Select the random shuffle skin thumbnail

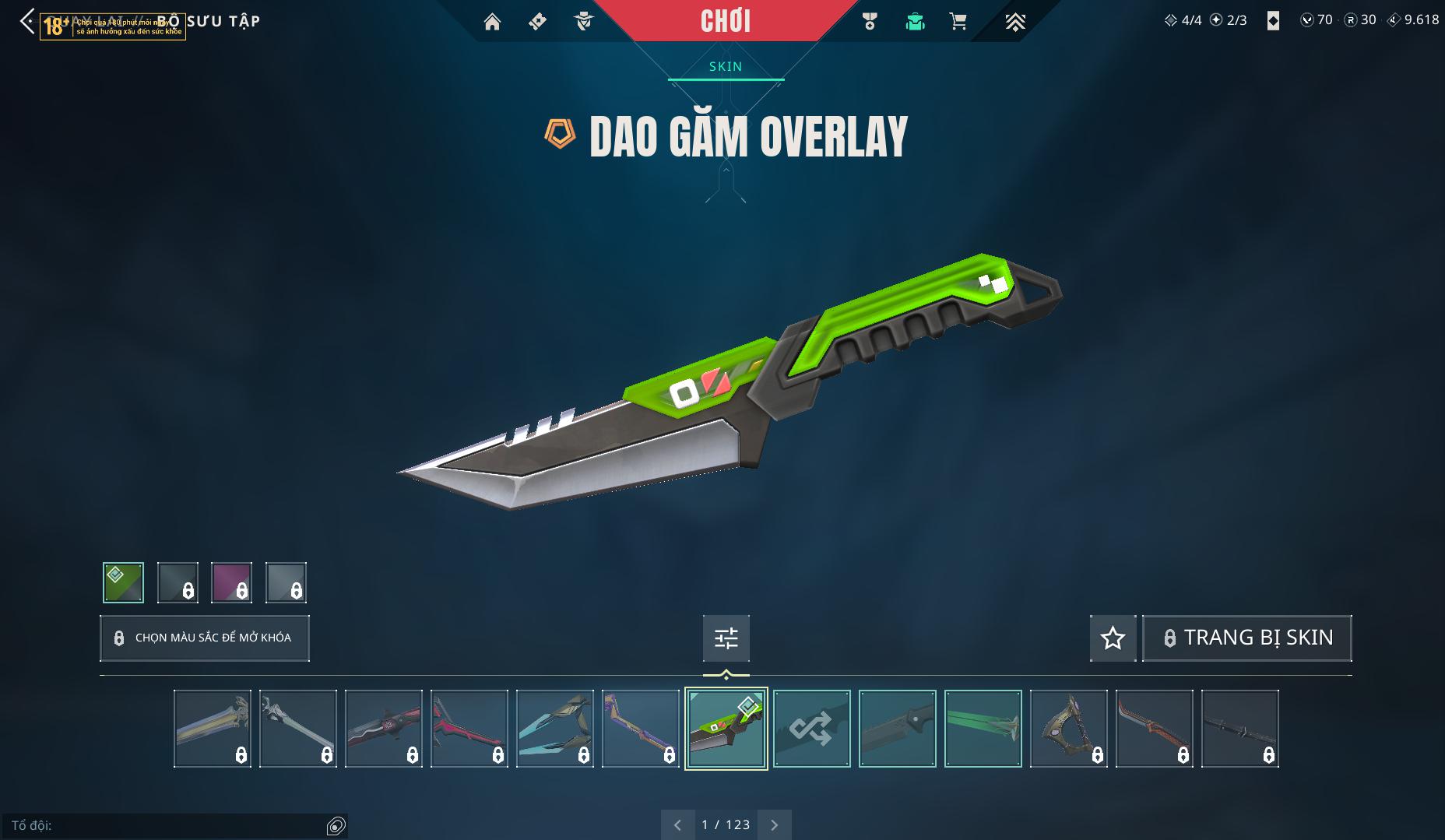pos(811,729)
